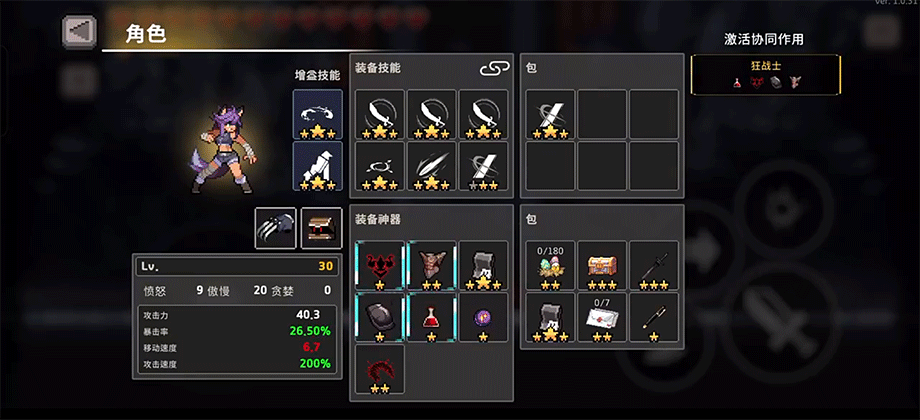920x420 pixels.
Task: Select the claw weapon slot
Action: point(275,228)
